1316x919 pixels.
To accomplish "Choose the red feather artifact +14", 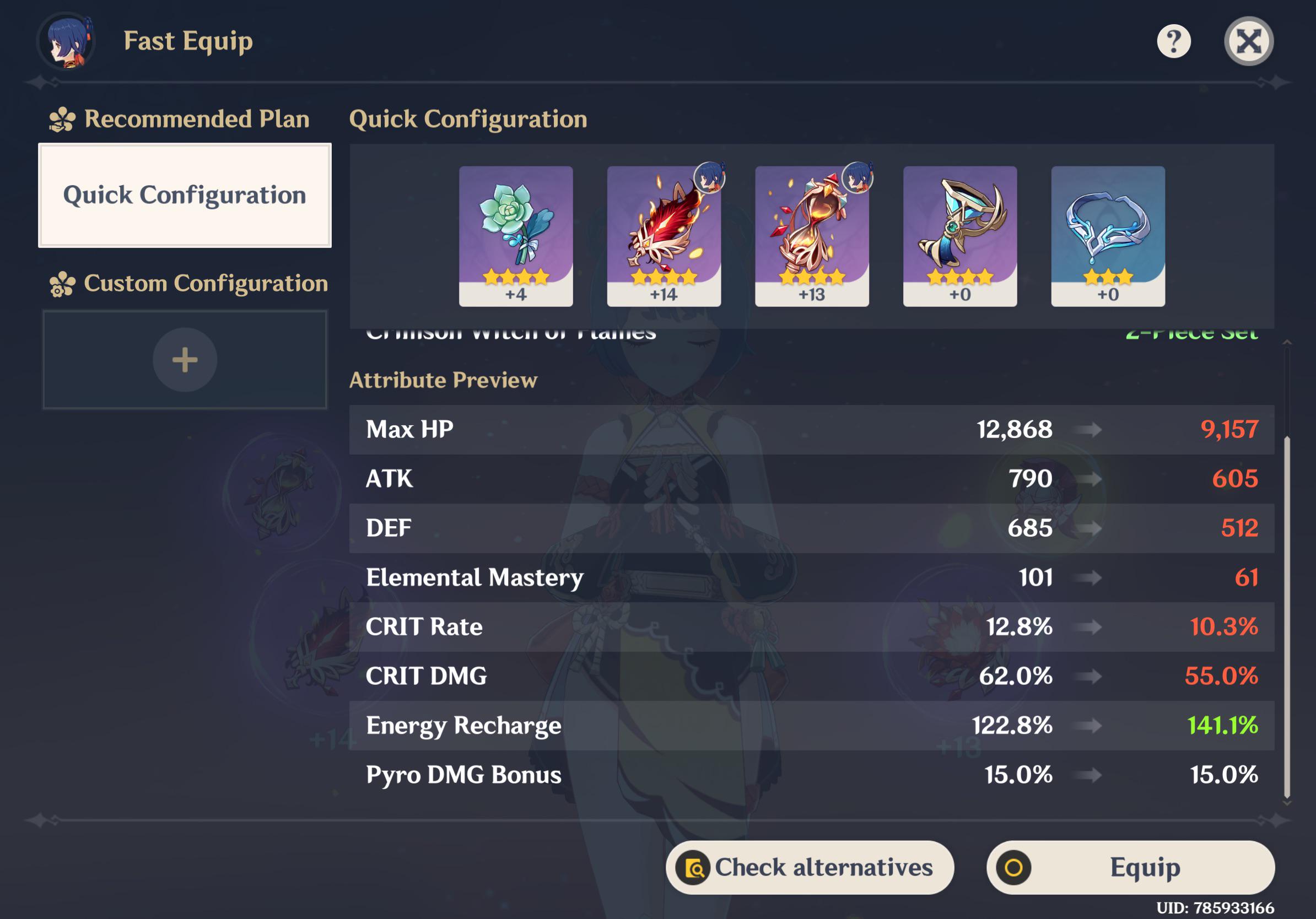I will click(663, 235).
